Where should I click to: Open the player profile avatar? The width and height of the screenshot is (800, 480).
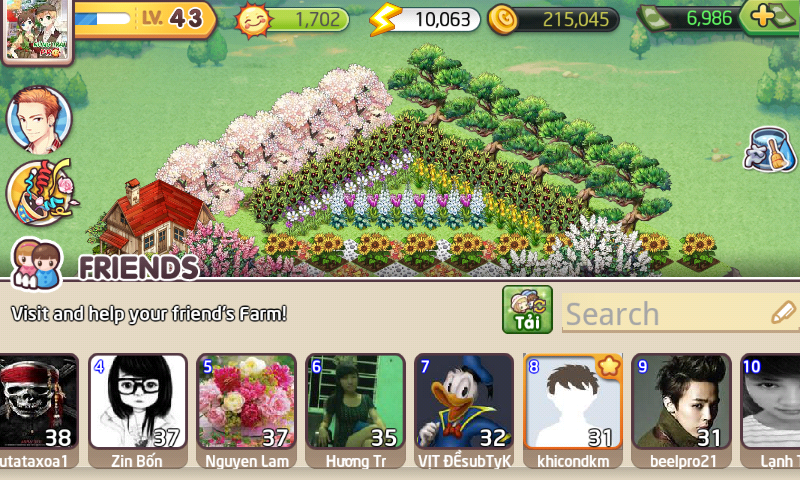[x=38, y=32]
